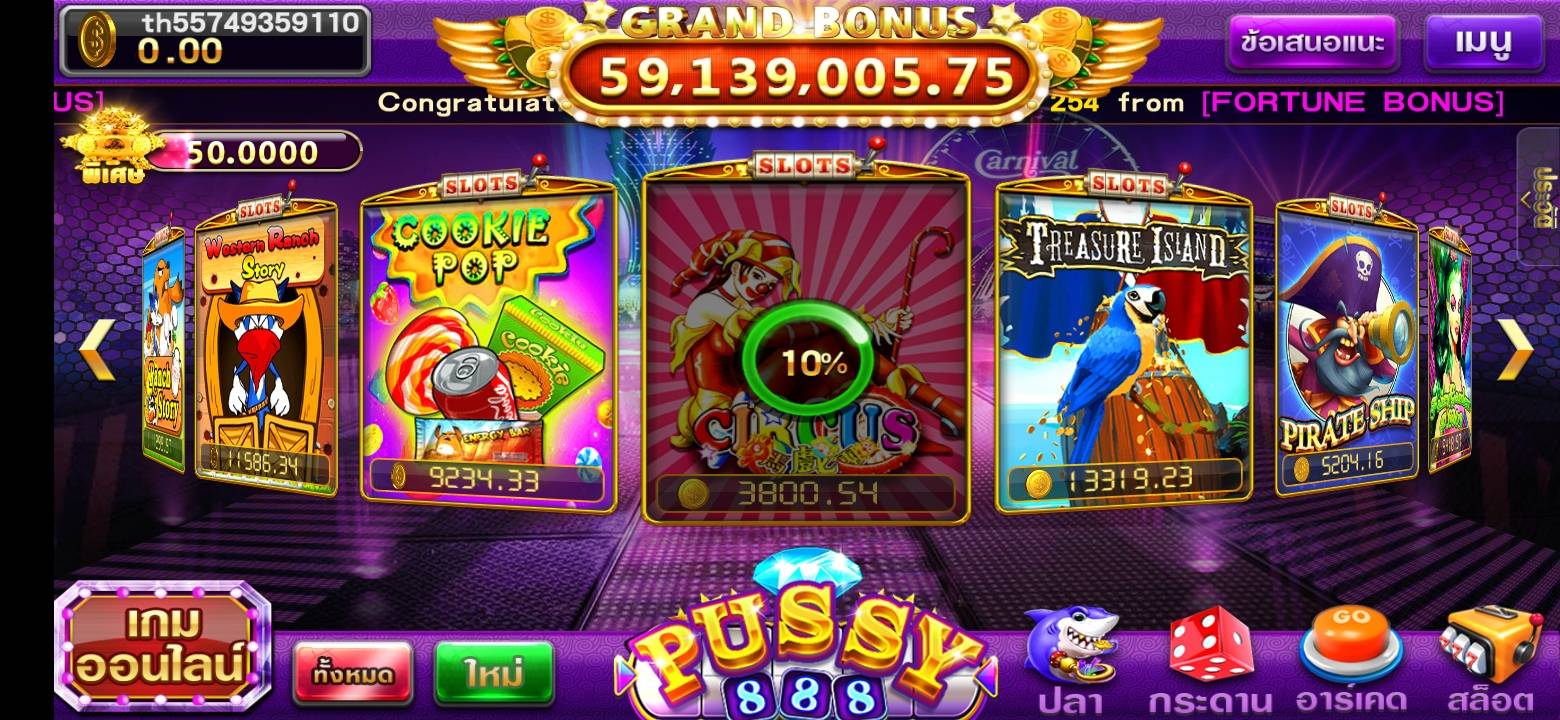
Task: Switch to the green ใหม่ new games filter
Action: click(x=494, y=673)
